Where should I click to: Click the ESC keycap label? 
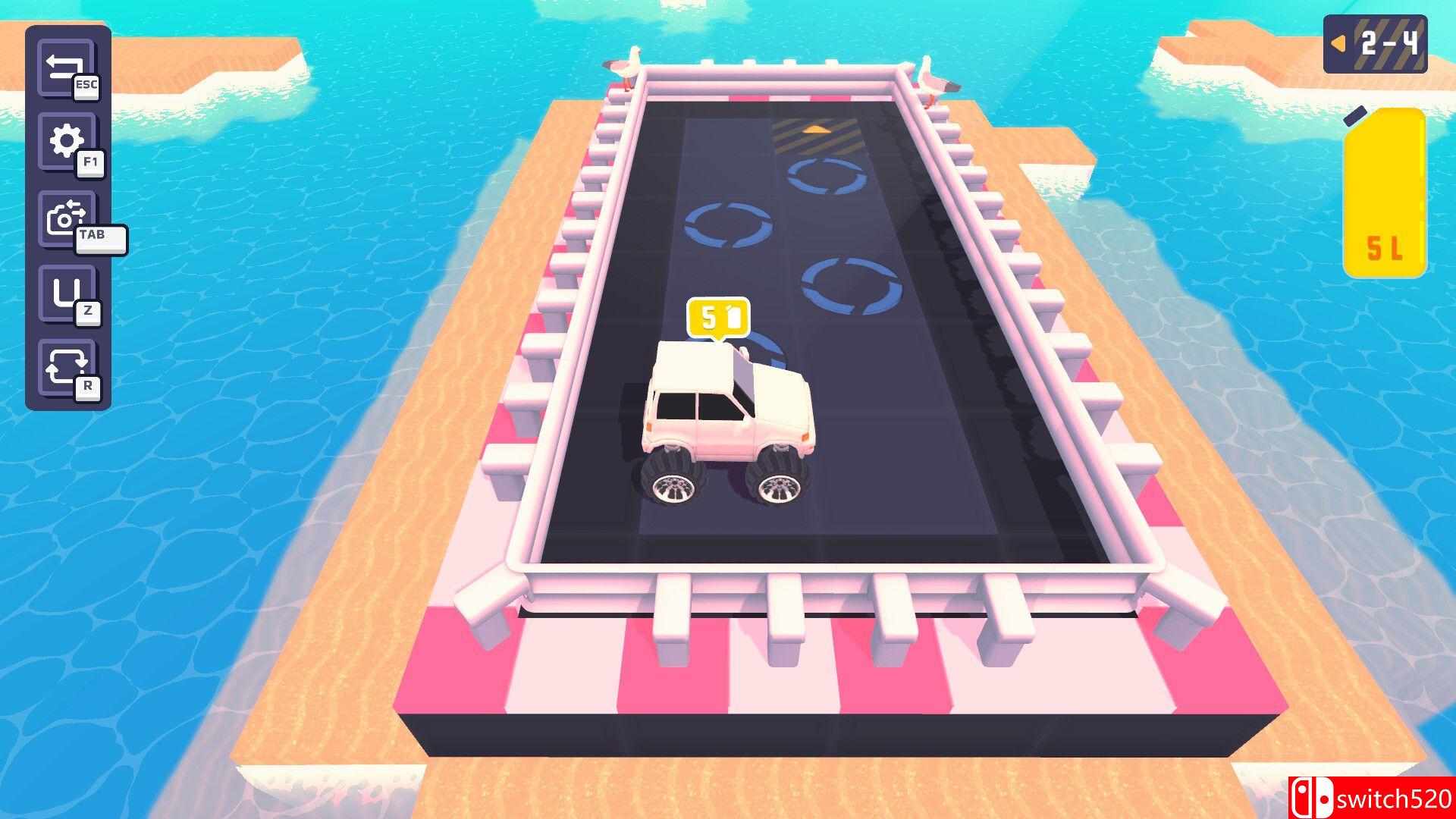pos(86,88)
